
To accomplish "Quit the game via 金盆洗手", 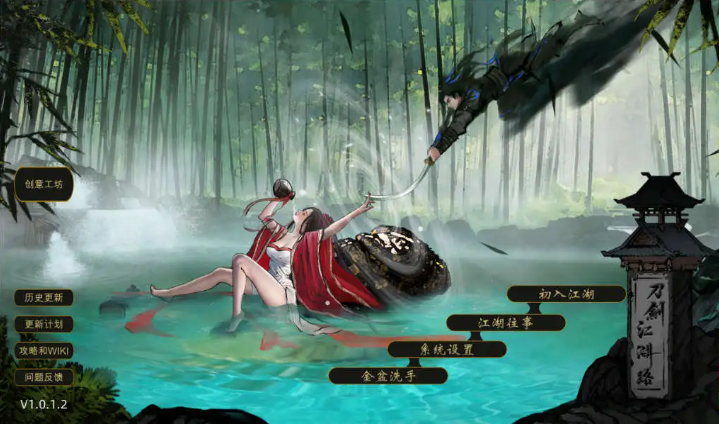I will (388, 376).
